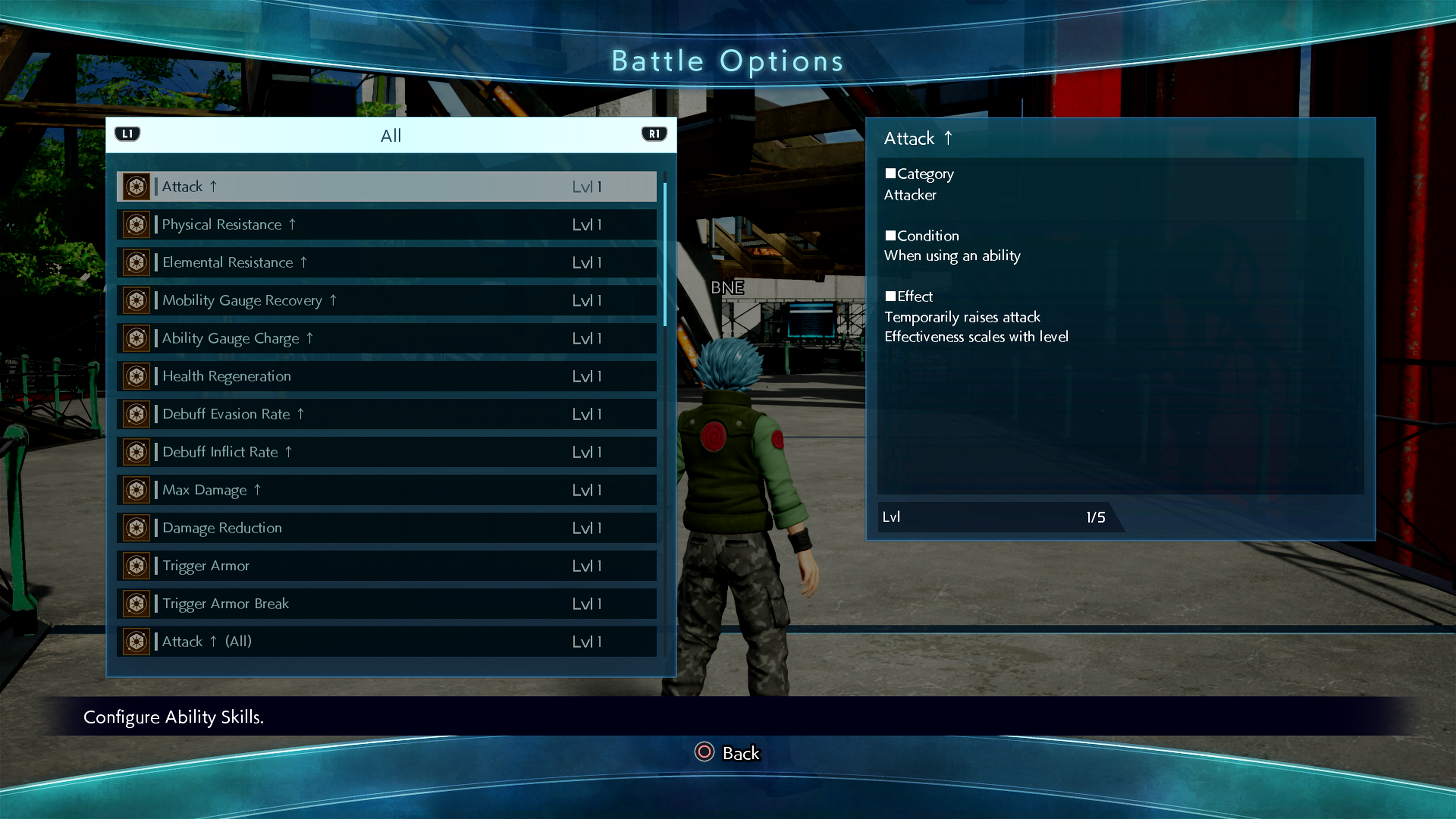Select the Debuff Inflict Rate ↑ skill

click(387, 452)
